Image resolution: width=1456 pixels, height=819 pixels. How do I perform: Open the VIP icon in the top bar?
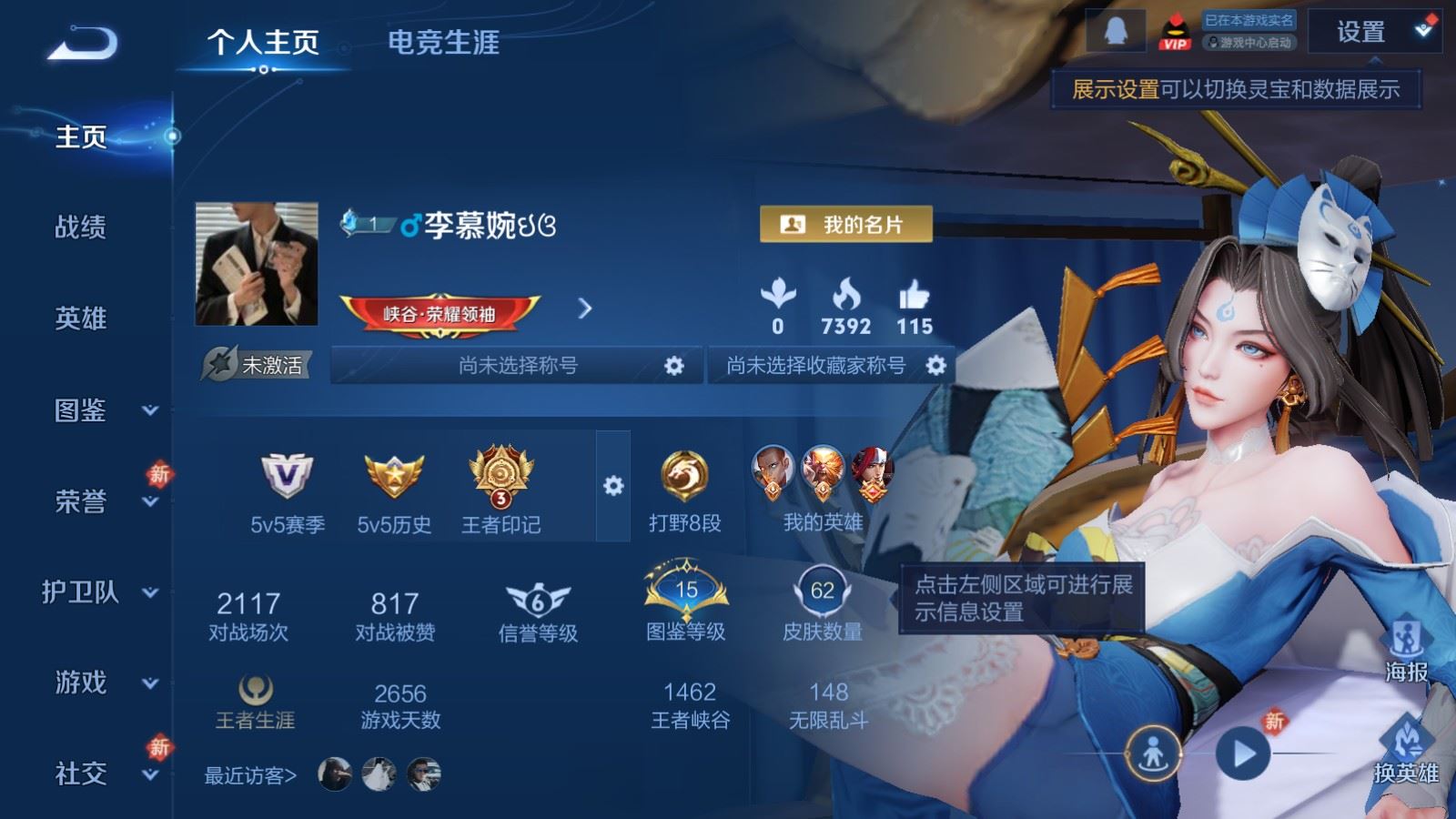click(1173, 30)
